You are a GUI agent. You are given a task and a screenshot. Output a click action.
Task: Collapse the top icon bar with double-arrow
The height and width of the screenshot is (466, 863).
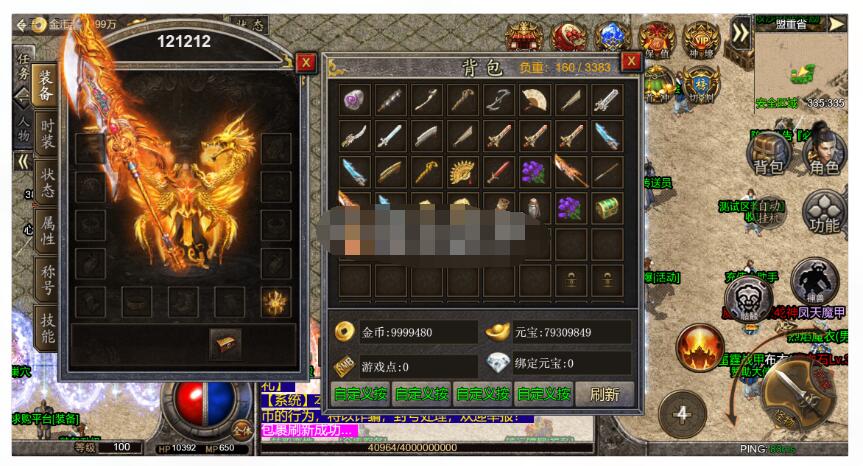click(739, 33)
